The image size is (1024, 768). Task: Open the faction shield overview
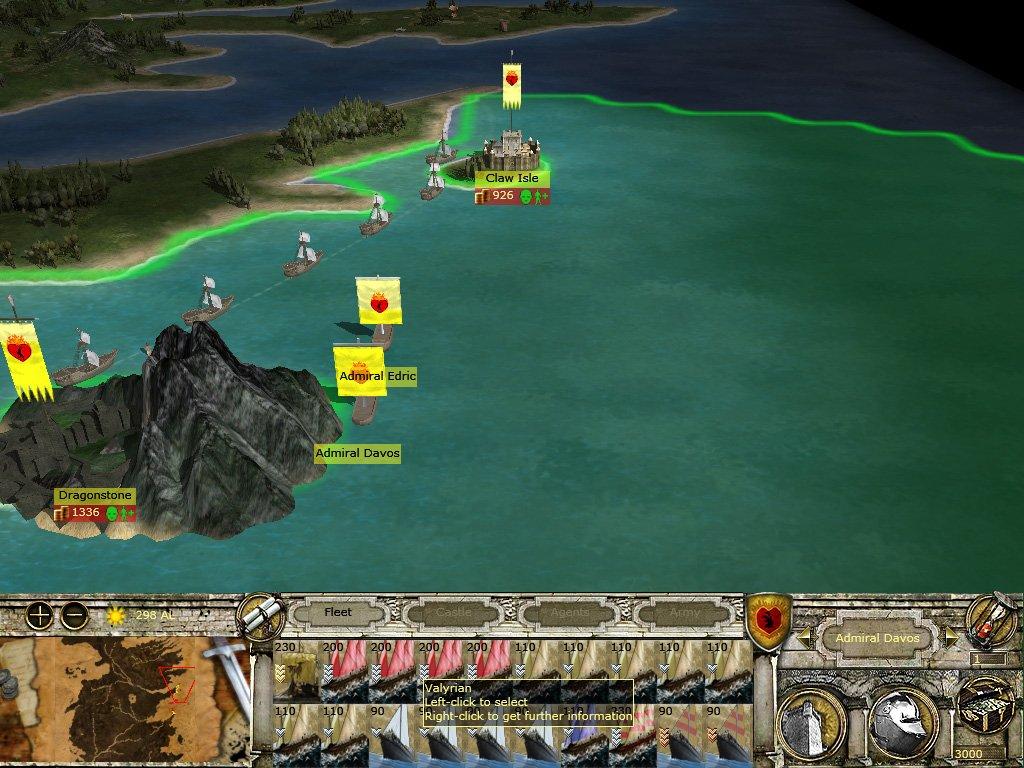(x=770, y=618)
